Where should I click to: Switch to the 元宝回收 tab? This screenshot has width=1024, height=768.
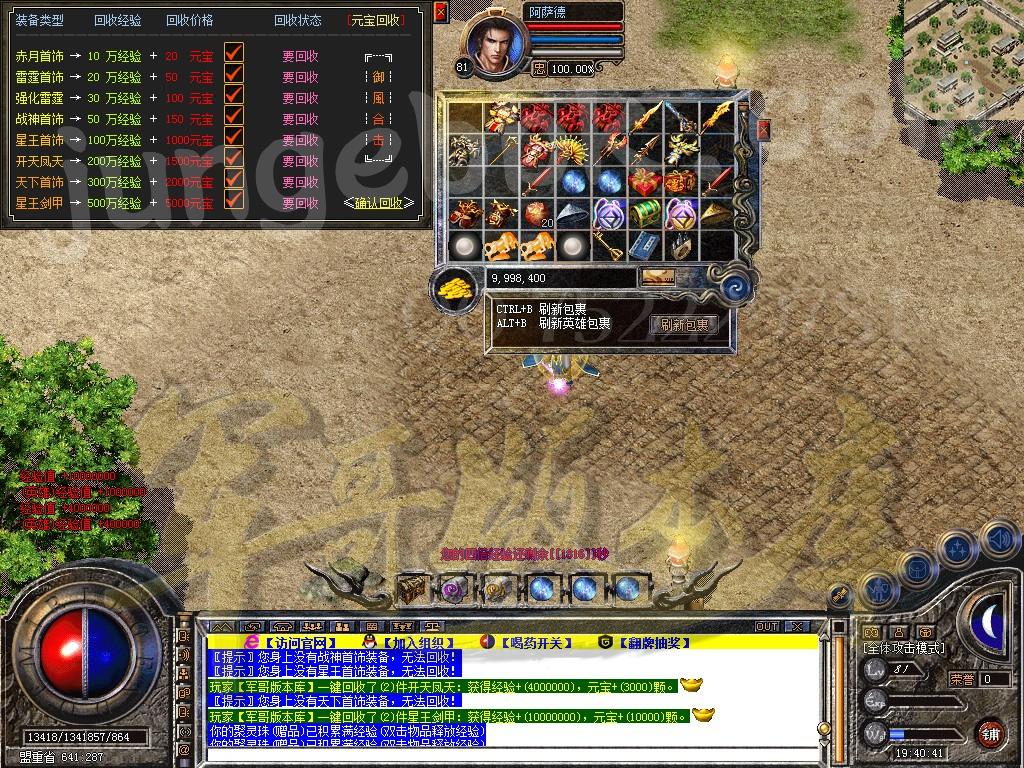(378, 20)
